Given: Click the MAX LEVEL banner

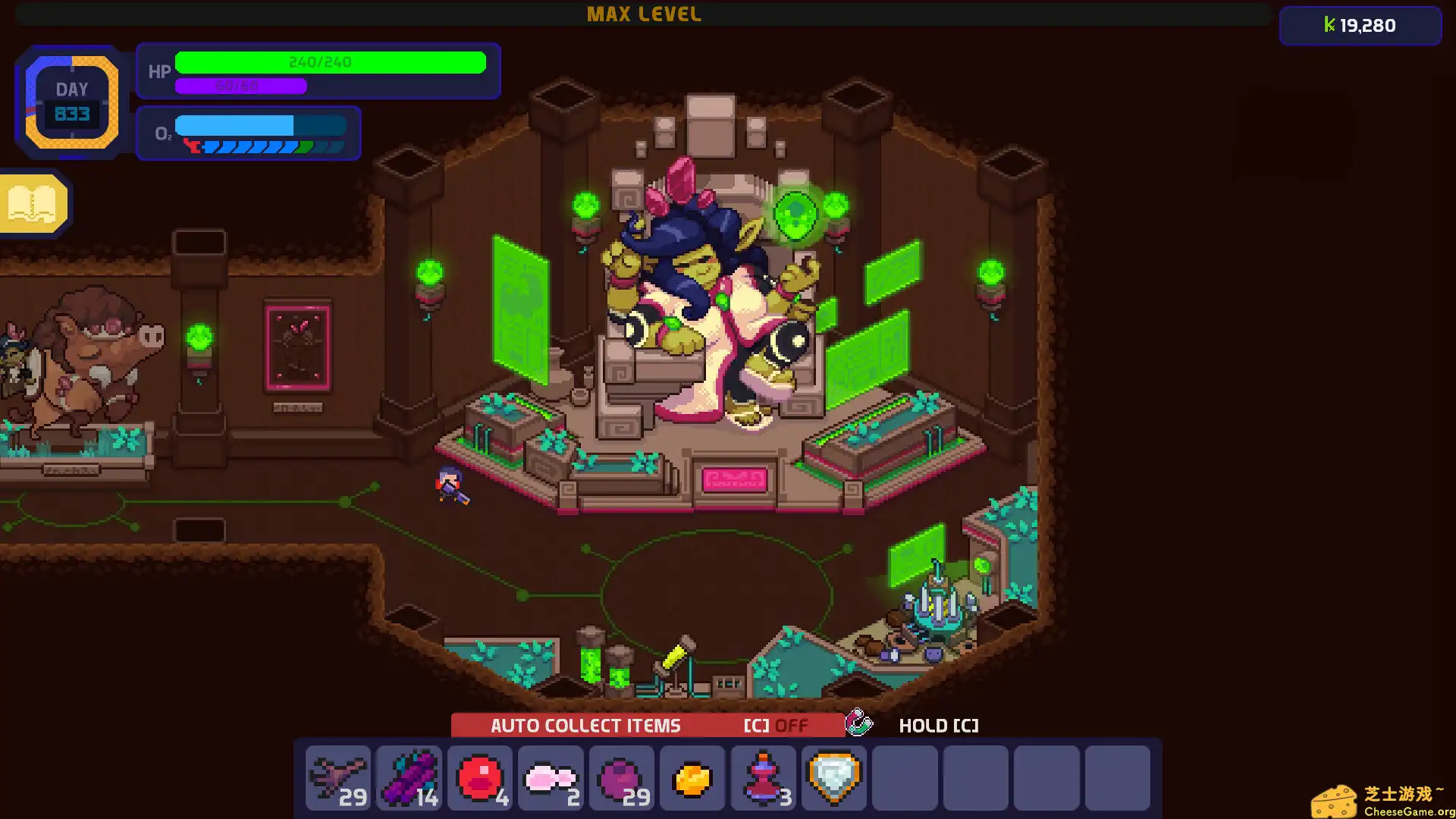Looking at the screenshot, I should point(644,14).
